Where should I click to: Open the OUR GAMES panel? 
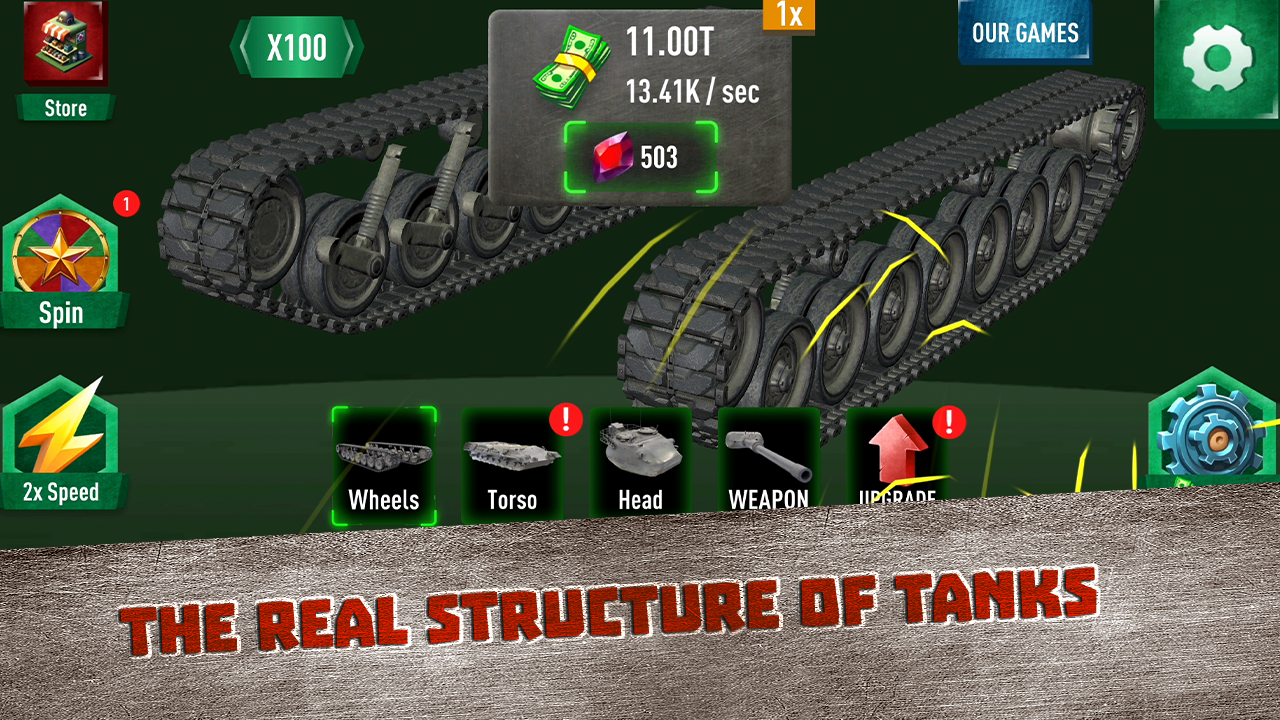click(x=1025, y=31)
